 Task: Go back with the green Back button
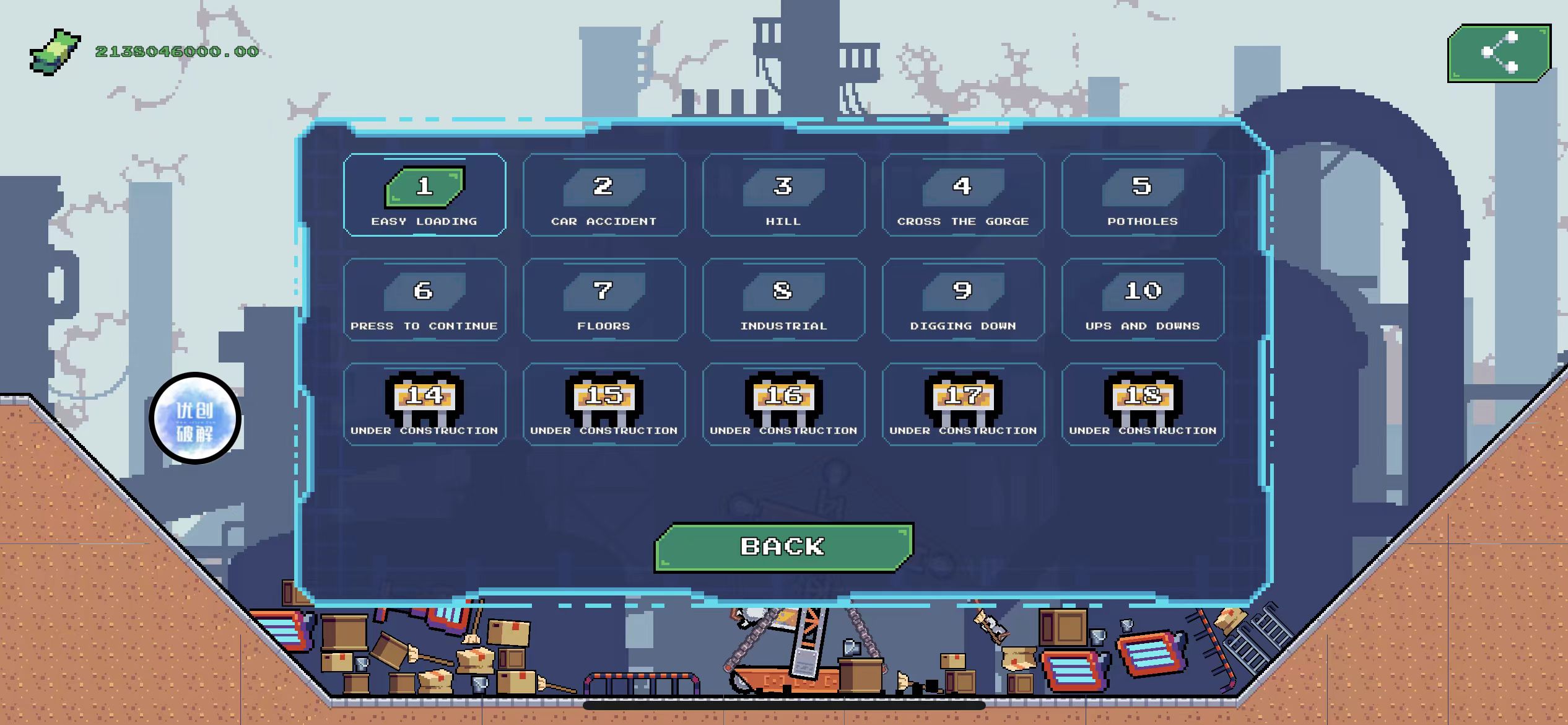pos(783,547)
